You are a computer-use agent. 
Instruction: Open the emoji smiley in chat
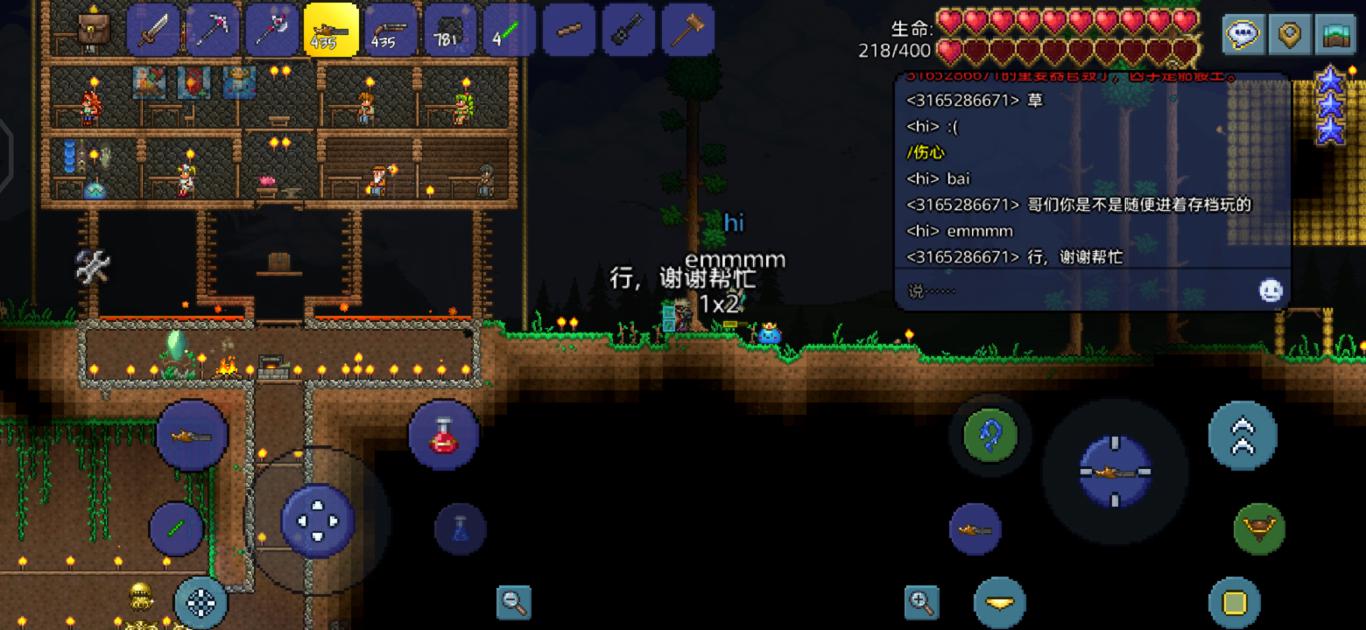[1270, 291]
